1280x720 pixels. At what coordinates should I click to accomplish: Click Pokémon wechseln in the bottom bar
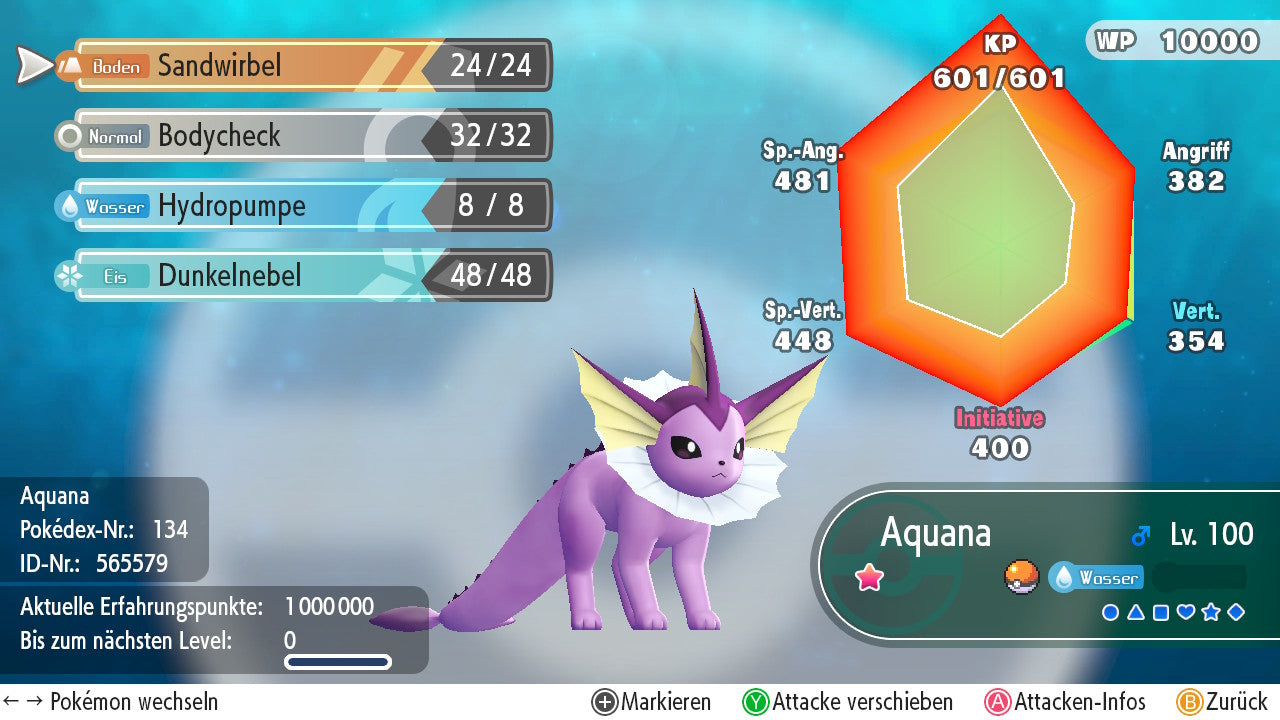112,702
